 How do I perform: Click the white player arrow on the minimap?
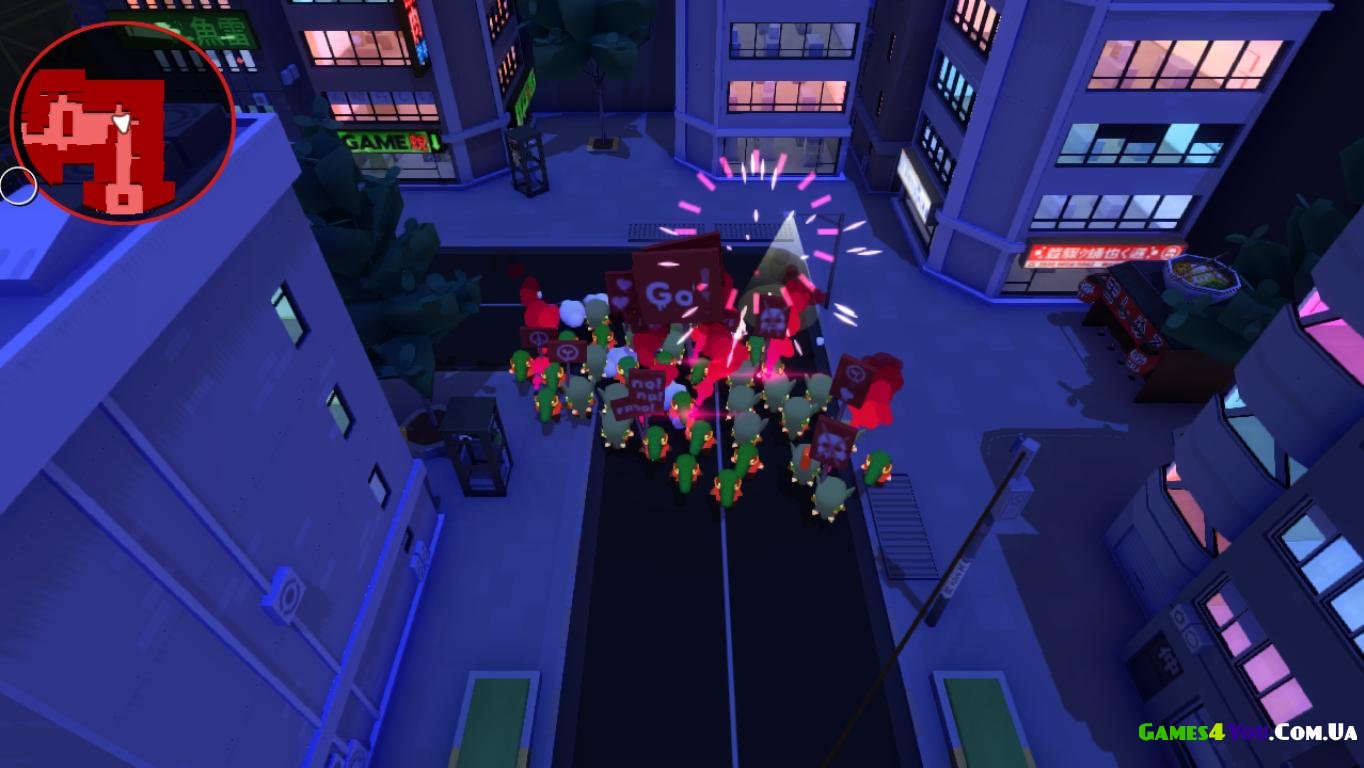click(122, 124)
